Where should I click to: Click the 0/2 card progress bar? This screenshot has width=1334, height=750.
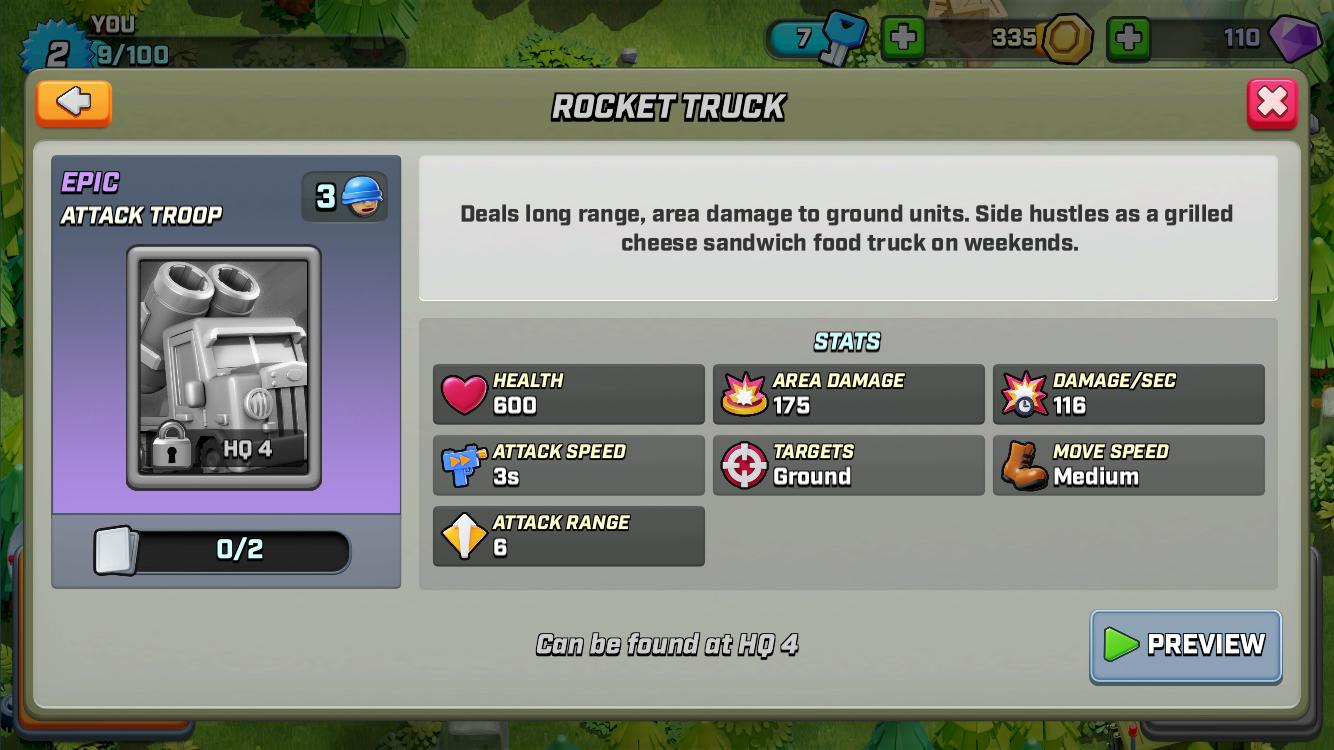225,551
